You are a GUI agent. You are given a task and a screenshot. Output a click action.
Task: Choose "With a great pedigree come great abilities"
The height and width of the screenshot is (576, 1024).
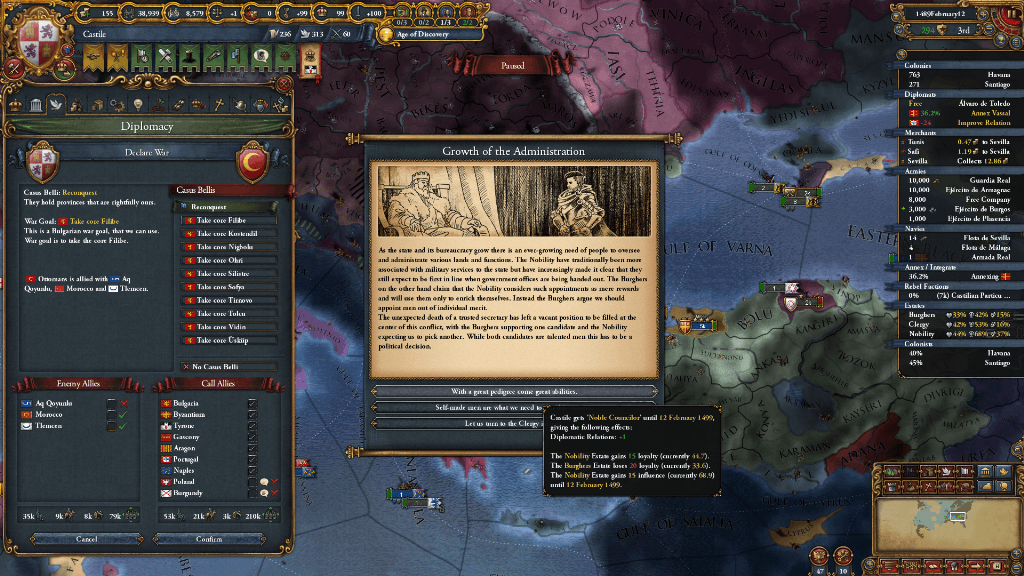513,392
